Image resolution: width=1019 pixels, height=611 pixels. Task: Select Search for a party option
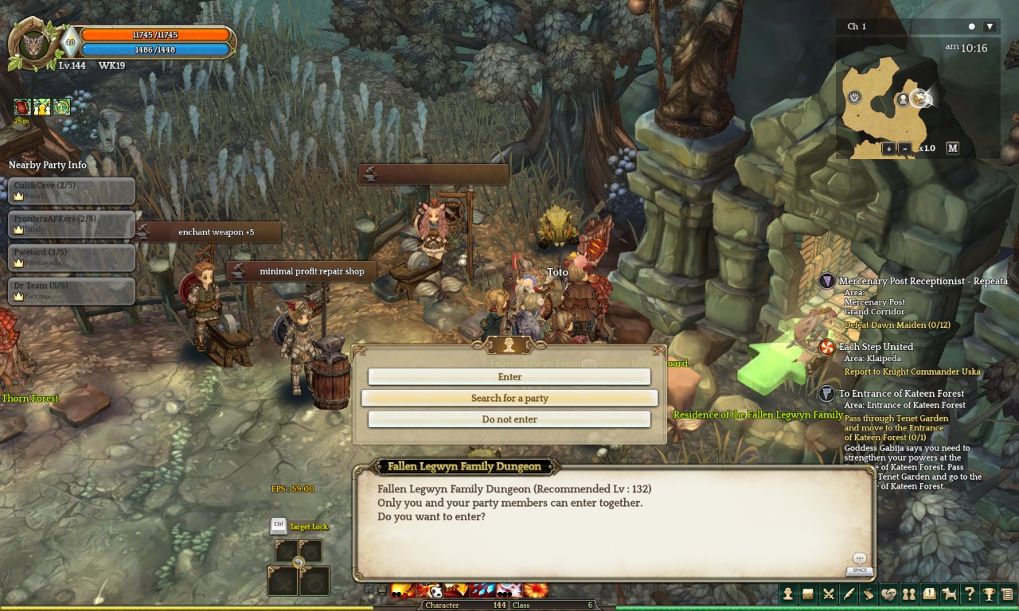pyautogui.click(x=509, y=398)
